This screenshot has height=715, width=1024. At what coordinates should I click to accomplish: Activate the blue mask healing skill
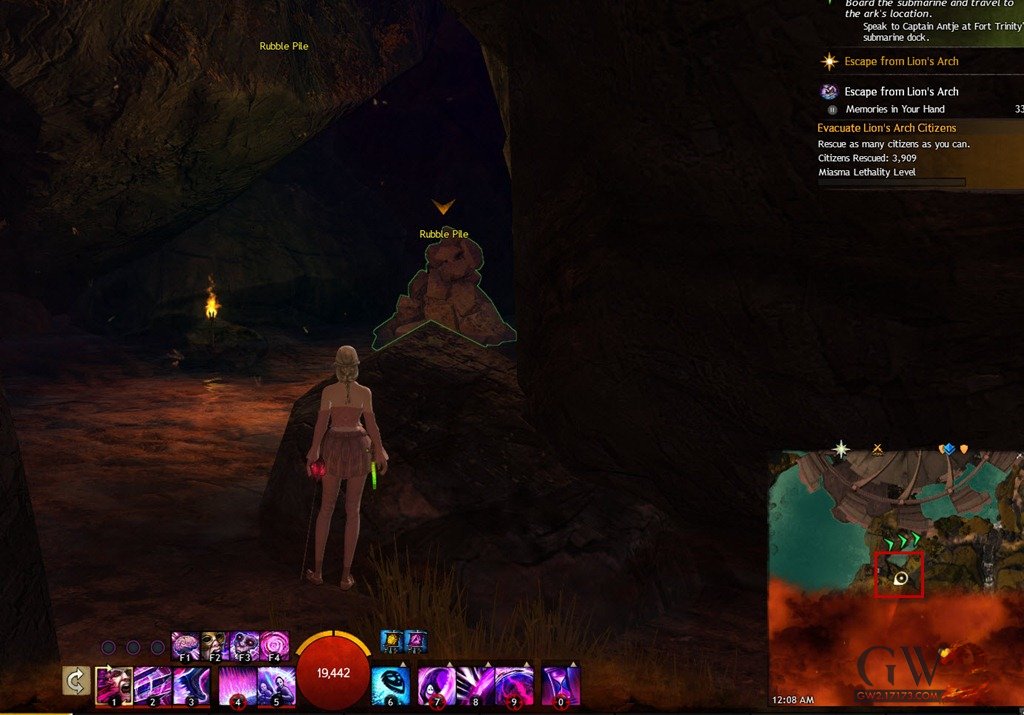[x=390, y=685]
